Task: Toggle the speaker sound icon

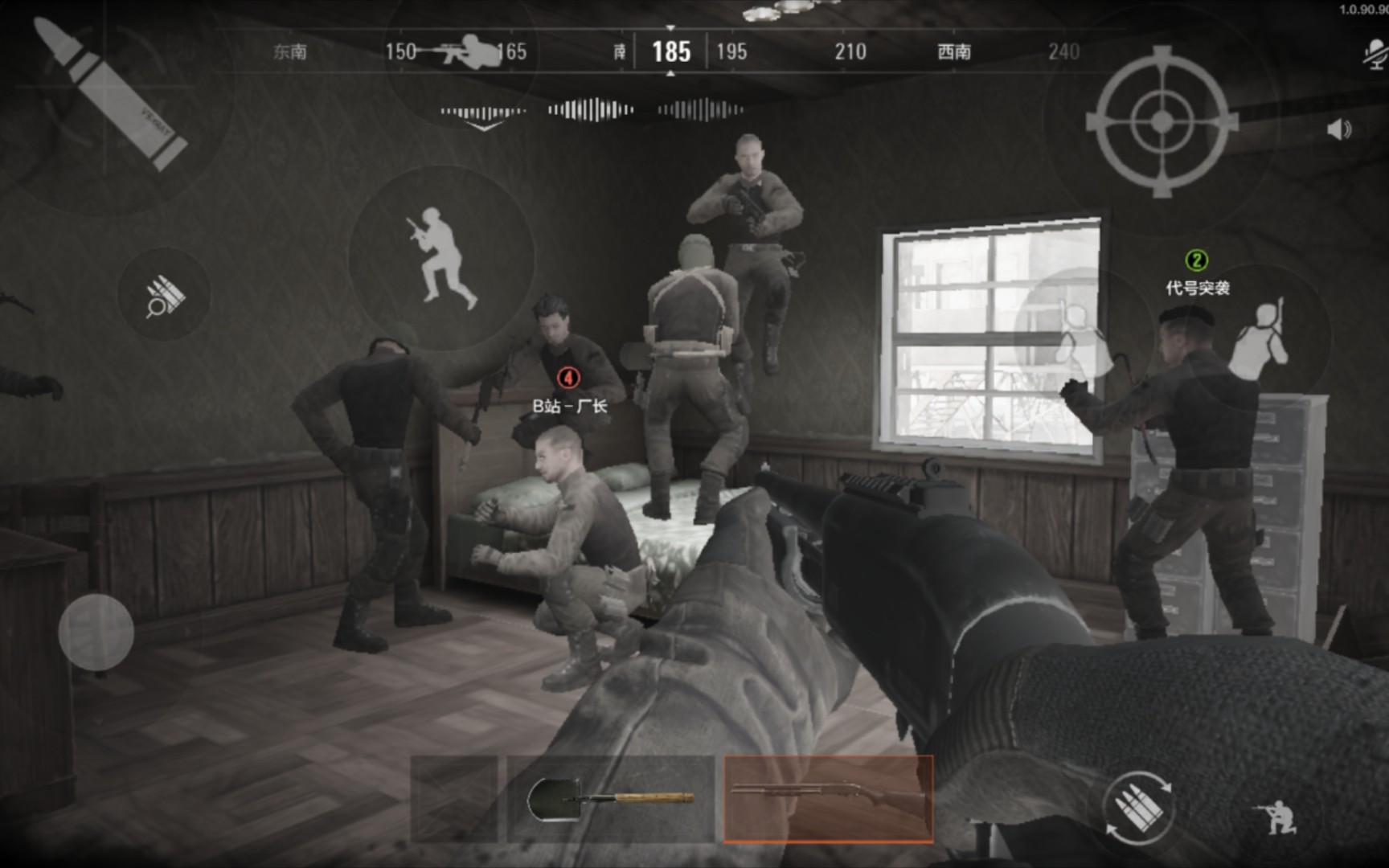Action: tap(1338, 129)
